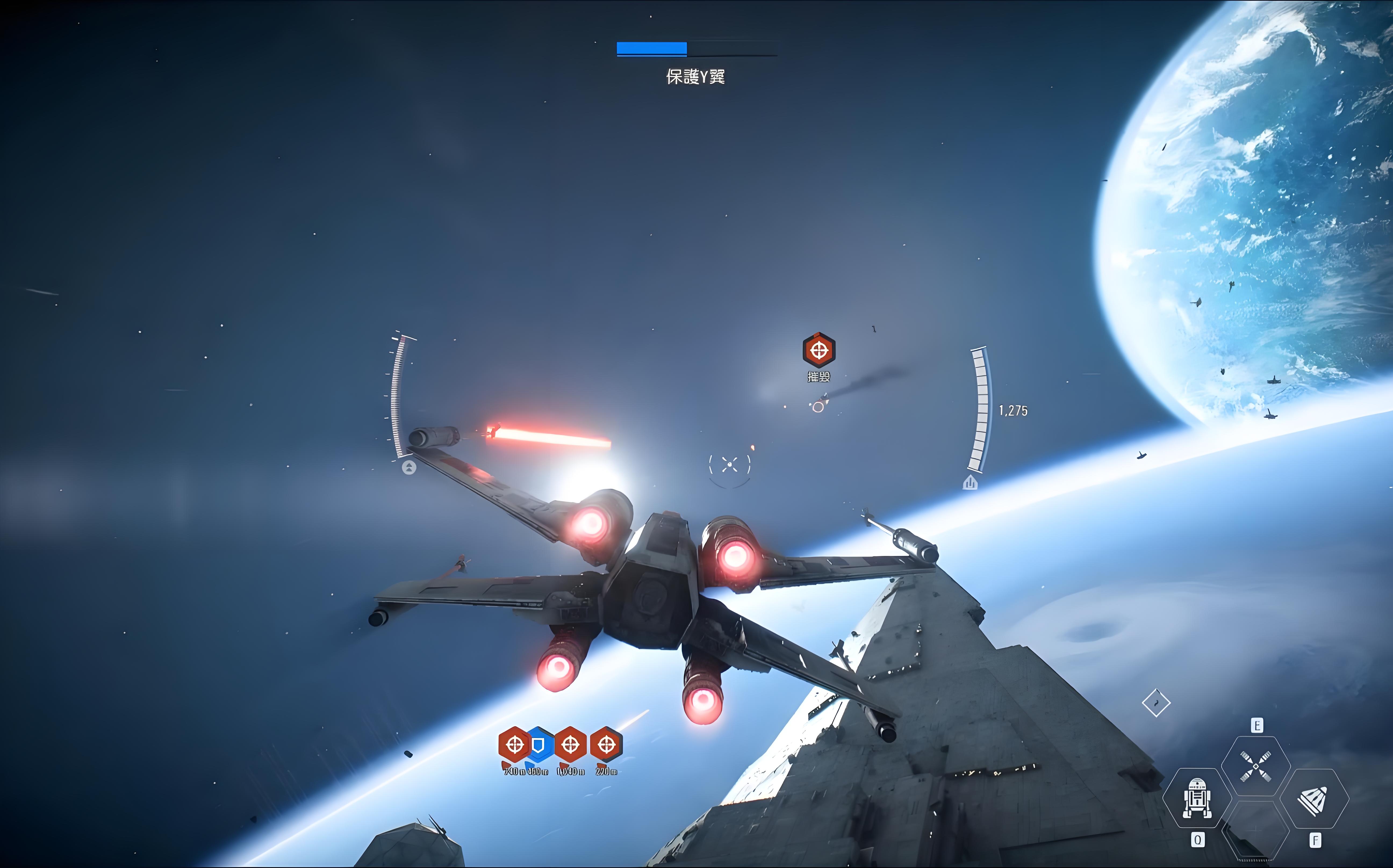Image resolution: width=1393 pixels, height=868 pixels.
Task: Select the red 摧毀 target marker
Action: coord(818,350)
